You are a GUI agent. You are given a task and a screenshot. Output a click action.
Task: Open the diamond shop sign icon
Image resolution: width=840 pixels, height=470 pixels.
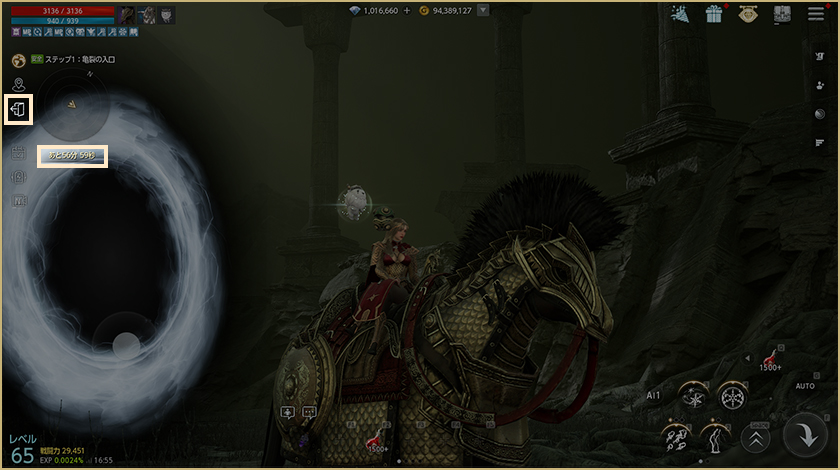(x=748, y=15)
